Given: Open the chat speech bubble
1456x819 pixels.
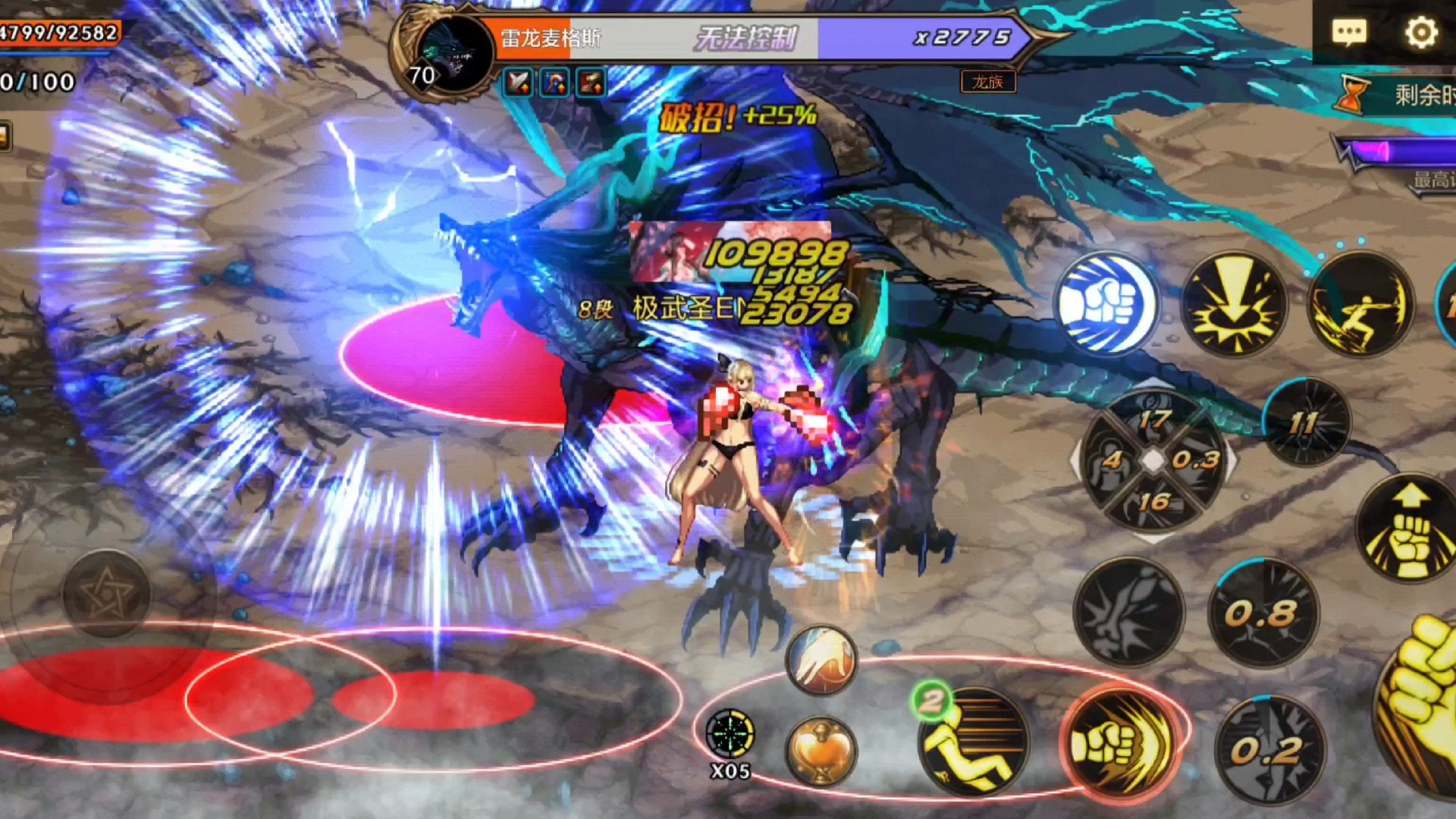Looking at the screenshot, I should (1349, 32).
